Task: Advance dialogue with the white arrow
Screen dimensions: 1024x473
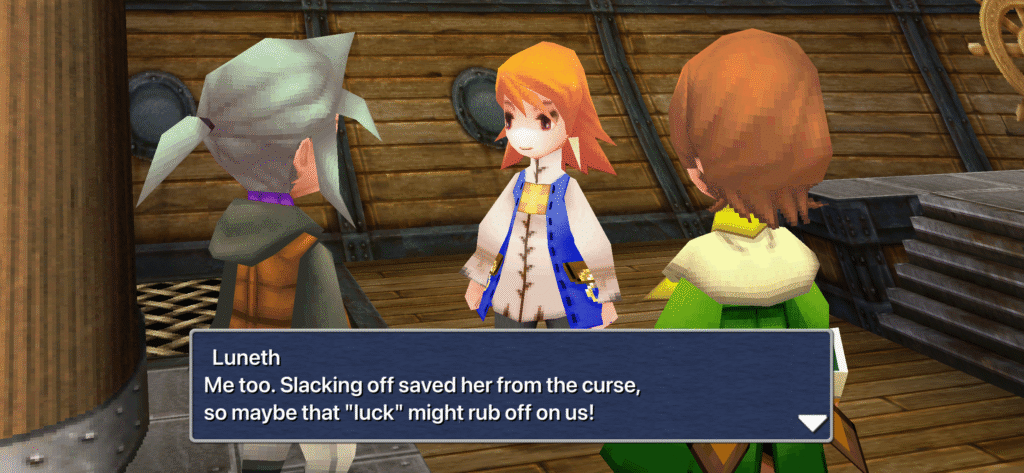Action: coord(813,422)
